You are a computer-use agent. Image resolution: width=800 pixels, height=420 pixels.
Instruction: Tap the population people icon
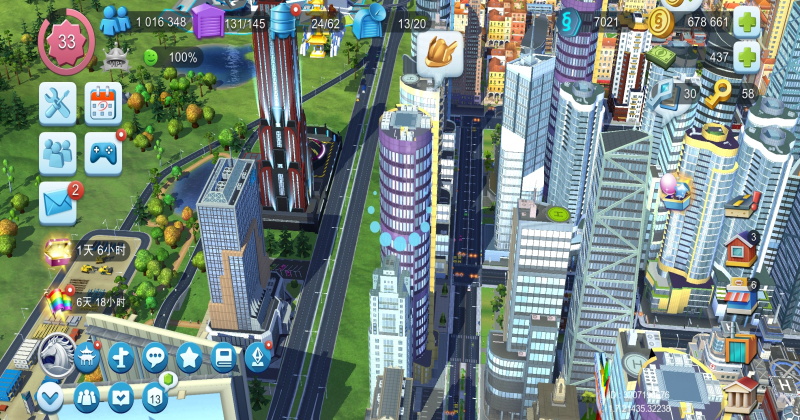point(116,20)
